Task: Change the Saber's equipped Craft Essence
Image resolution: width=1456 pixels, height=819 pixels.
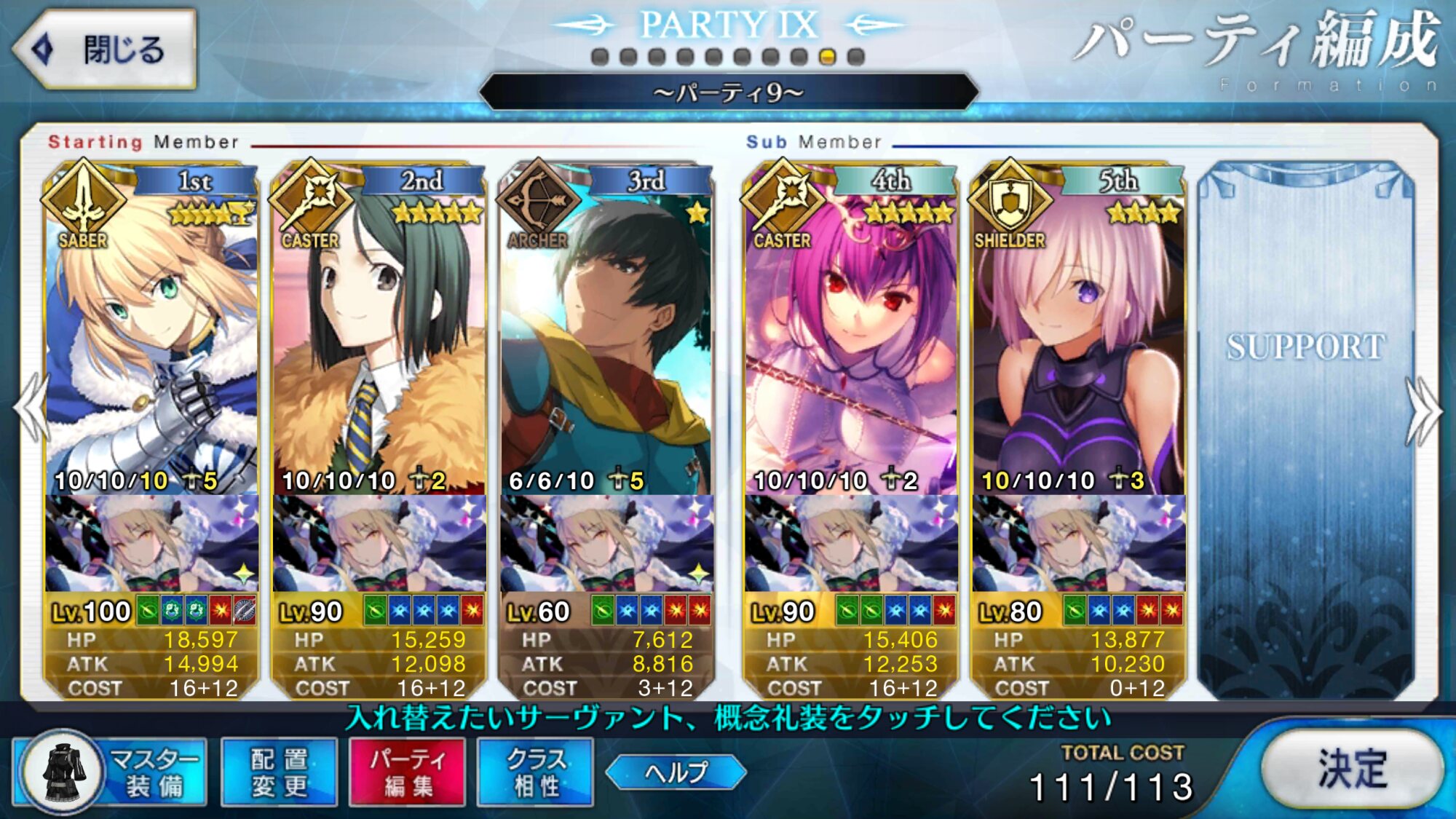Action: tap(151, 543)
